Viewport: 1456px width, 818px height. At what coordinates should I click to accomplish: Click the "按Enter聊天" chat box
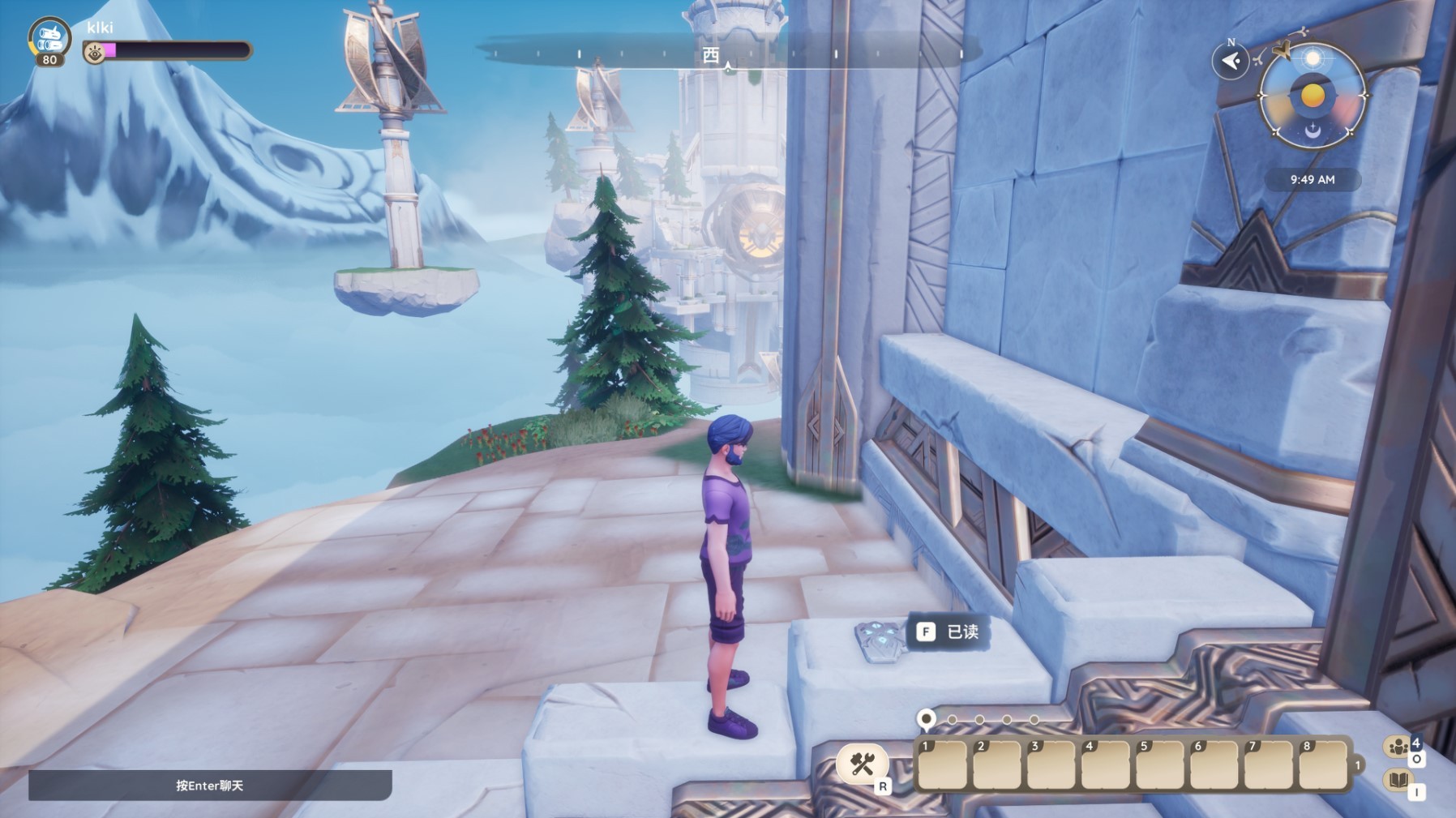[210, 785]
